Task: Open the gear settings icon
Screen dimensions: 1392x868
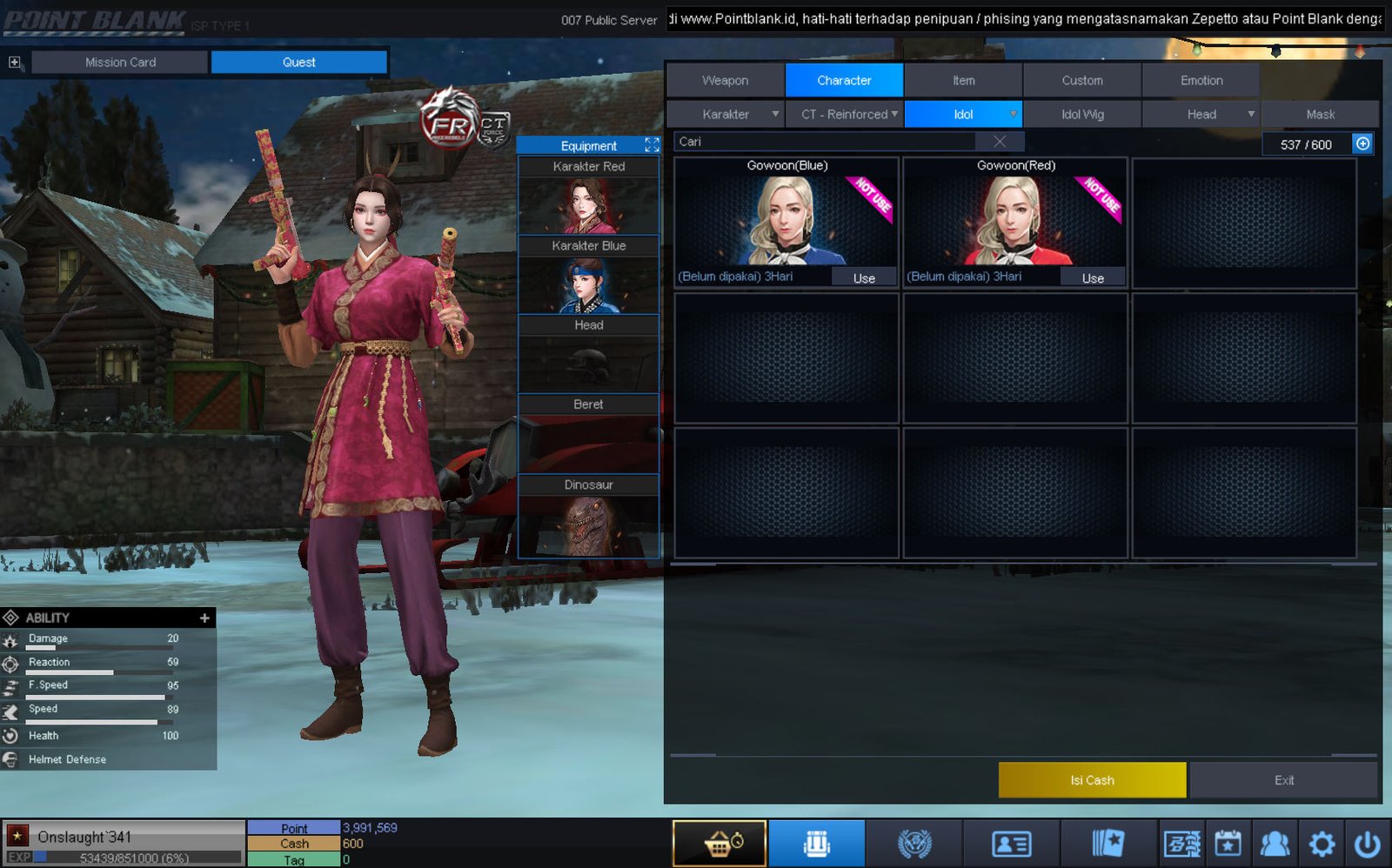Action: tap(1322, 844)
